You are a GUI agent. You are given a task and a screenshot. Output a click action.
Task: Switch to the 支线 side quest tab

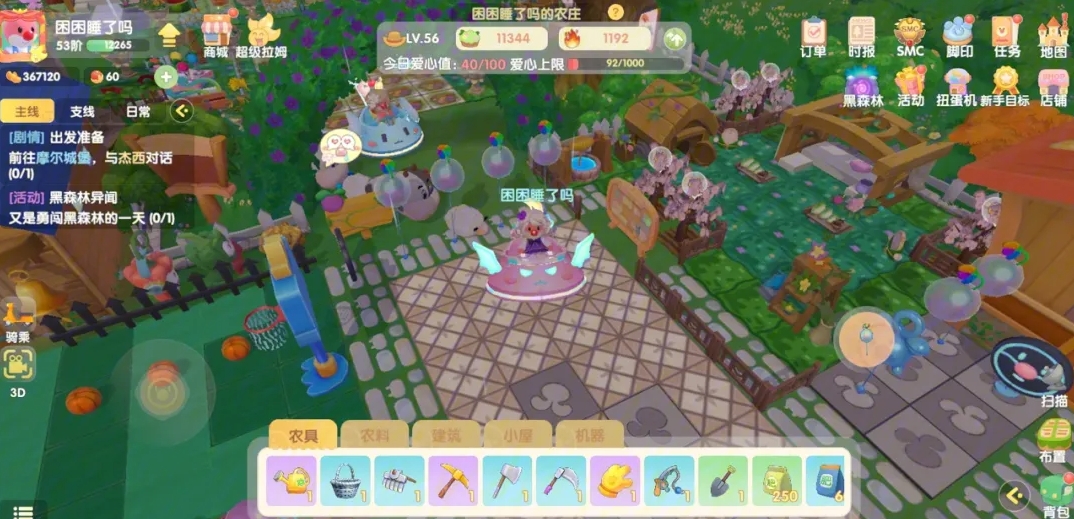tap(82, 112)
